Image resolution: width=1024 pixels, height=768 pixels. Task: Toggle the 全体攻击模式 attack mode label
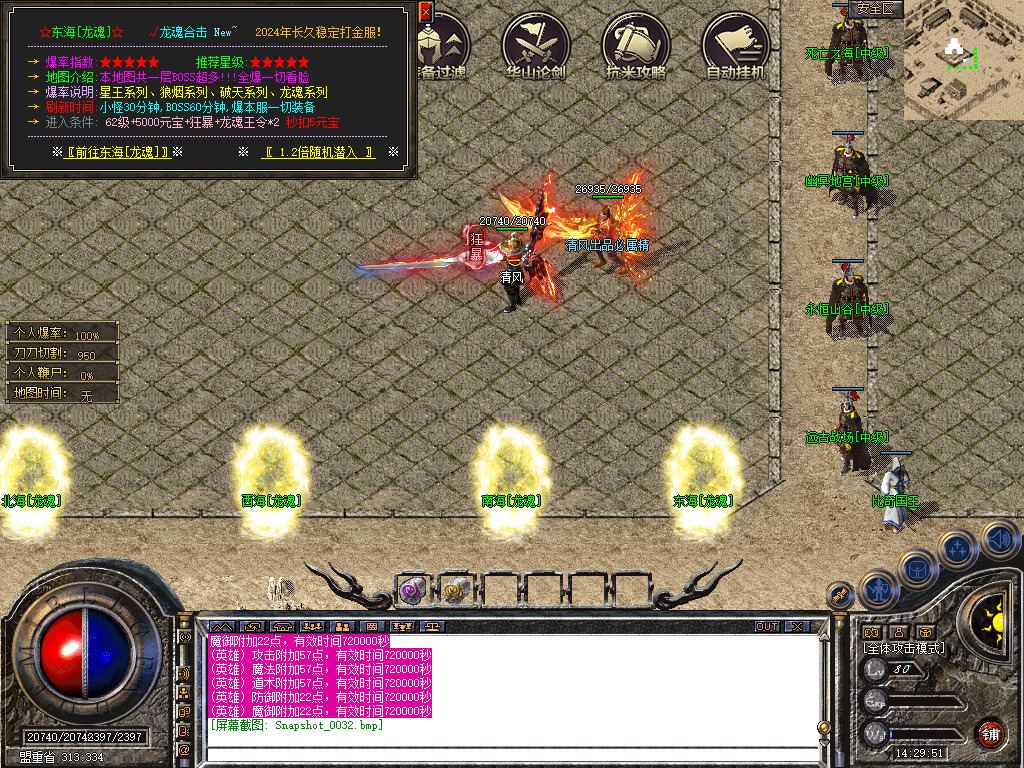pyautogui.click(x=904, y=648)
